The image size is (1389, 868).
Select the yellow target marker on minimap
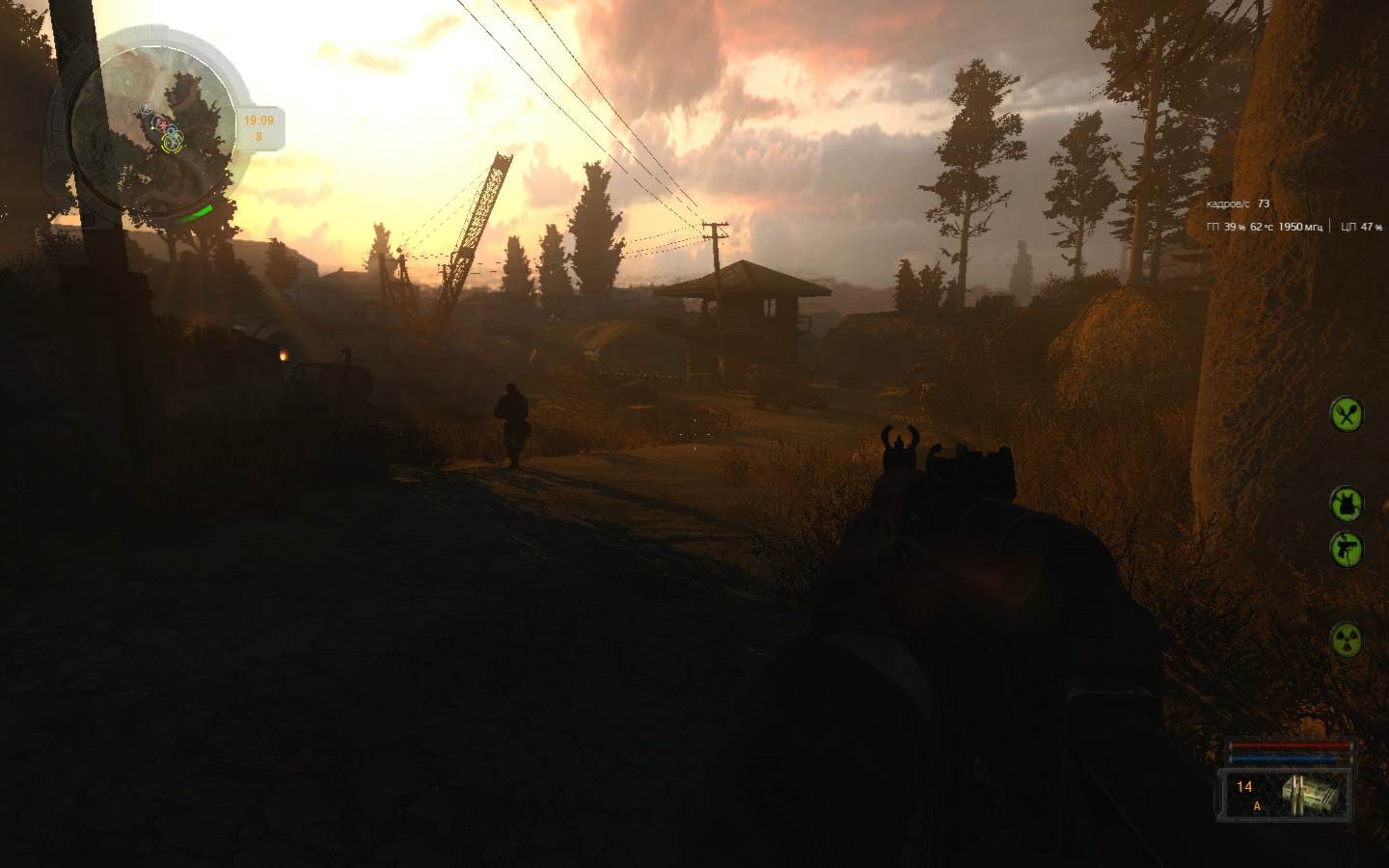pos(172,142)
